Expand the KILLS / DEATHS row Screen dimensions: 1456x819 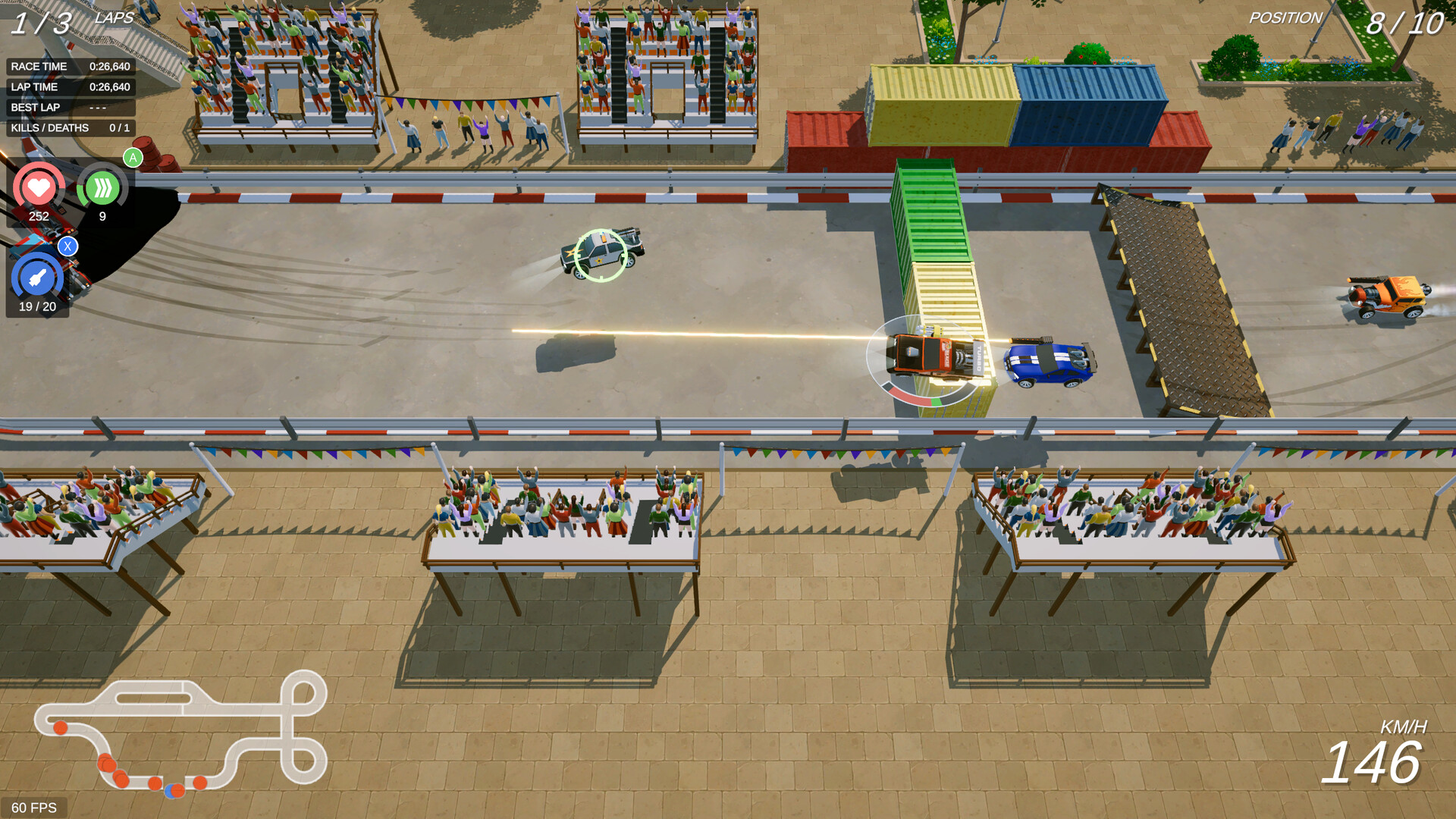point(70,127)
